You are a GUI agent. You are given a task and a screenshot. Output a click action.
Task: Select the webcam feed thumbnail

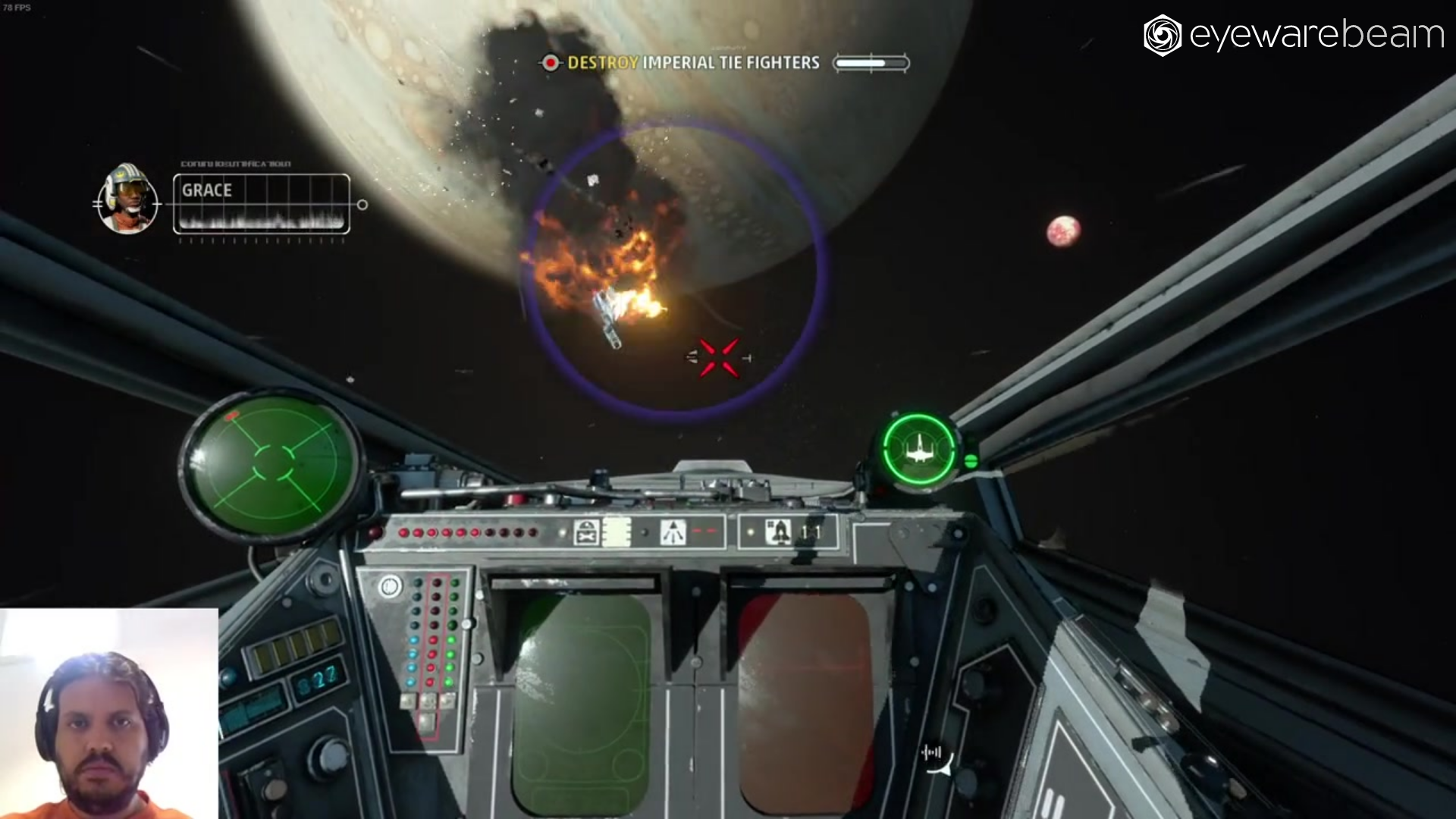(108, 714)
